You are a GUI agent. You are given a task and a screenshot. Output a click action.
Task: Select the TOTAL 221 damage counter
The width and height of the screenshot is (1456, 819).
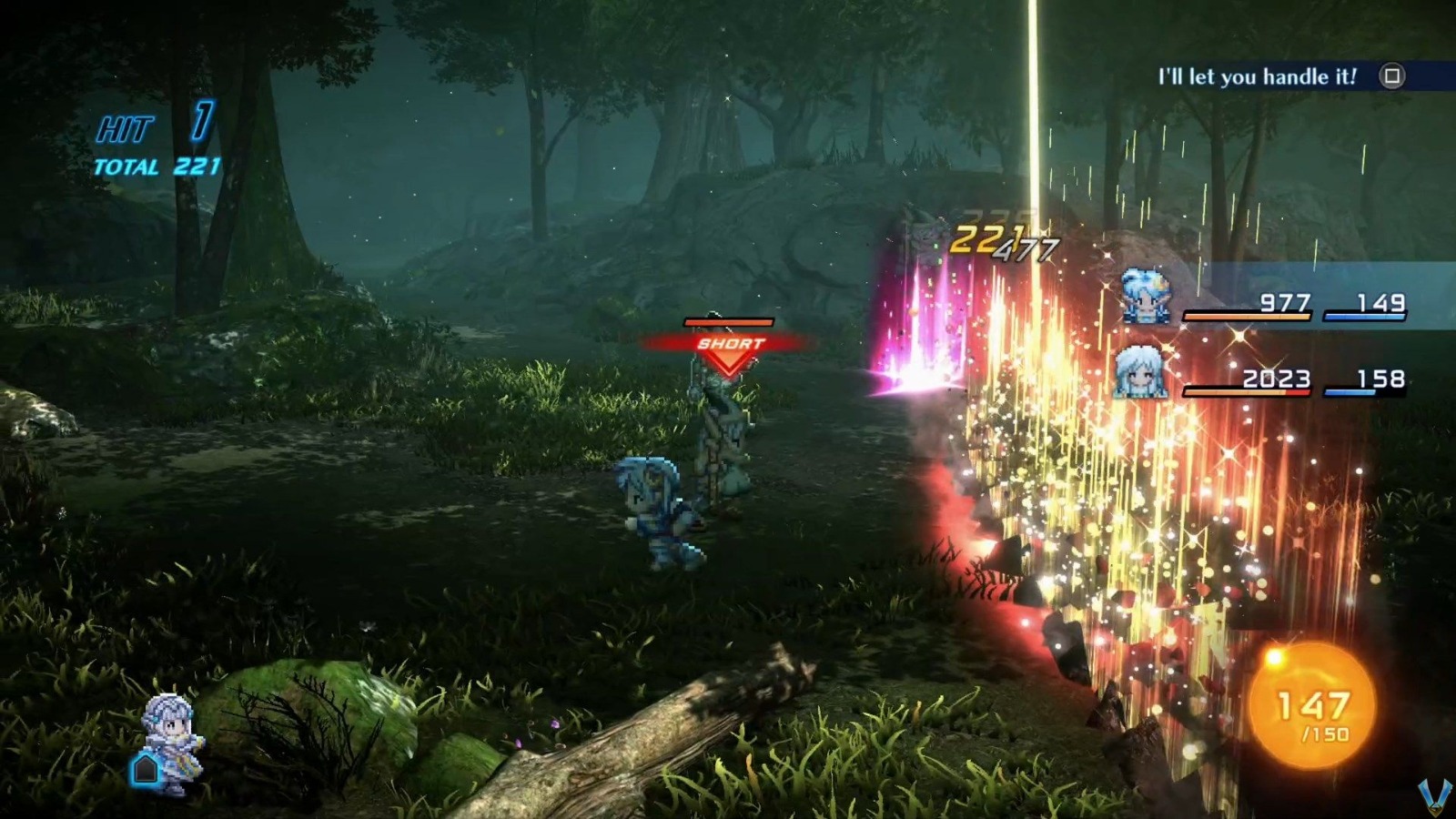click(x=150, y=167)
